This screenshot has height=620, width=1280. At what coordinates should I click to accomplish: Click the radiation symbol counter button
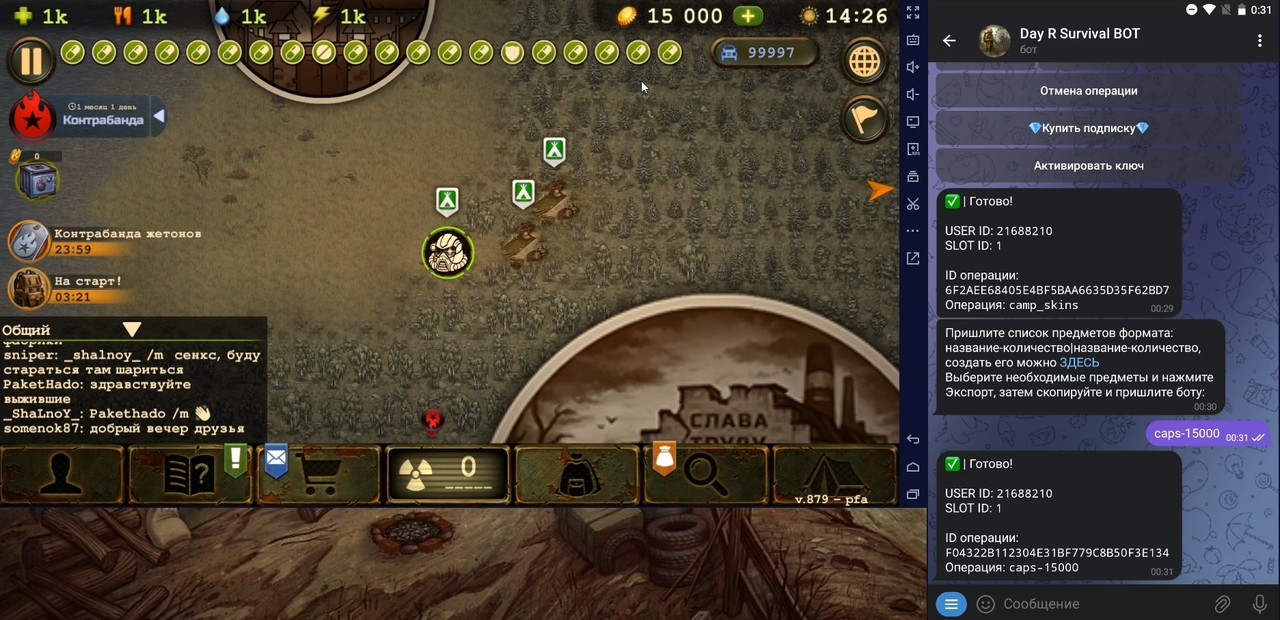click(448, 475)
